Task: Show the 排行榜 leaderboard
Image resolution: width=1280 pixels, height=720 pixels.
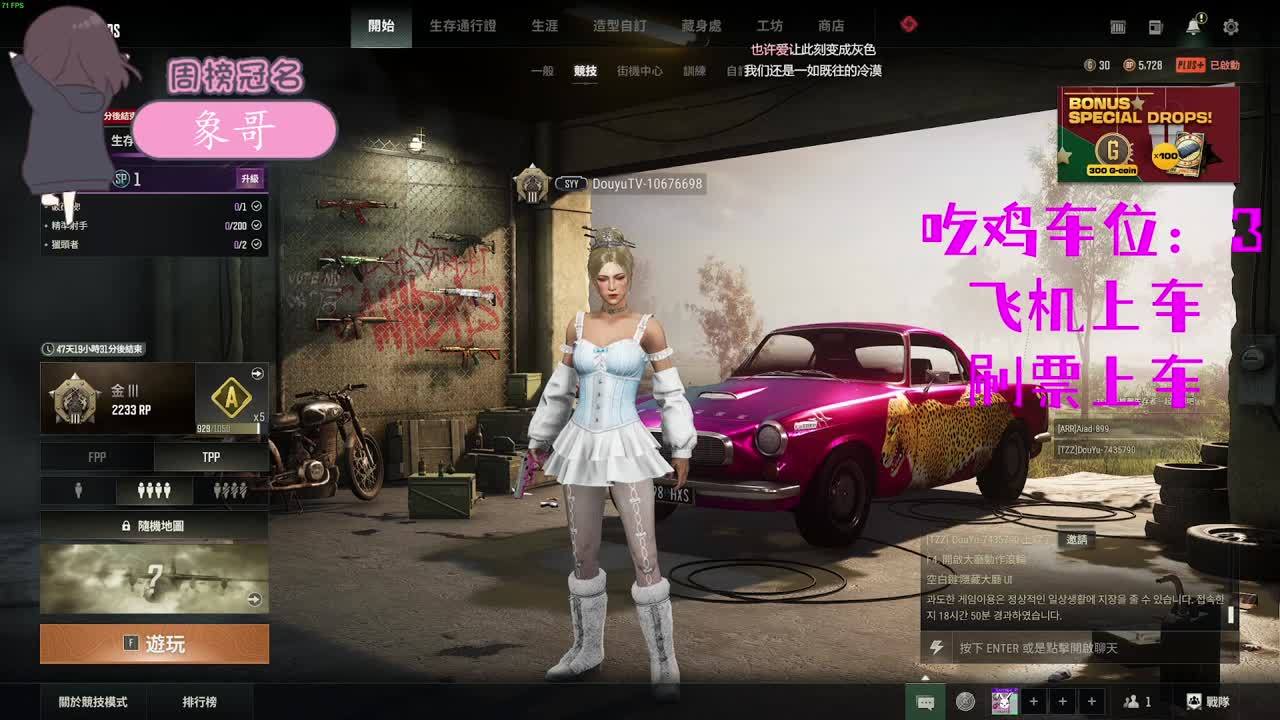Action: (199, 702)
